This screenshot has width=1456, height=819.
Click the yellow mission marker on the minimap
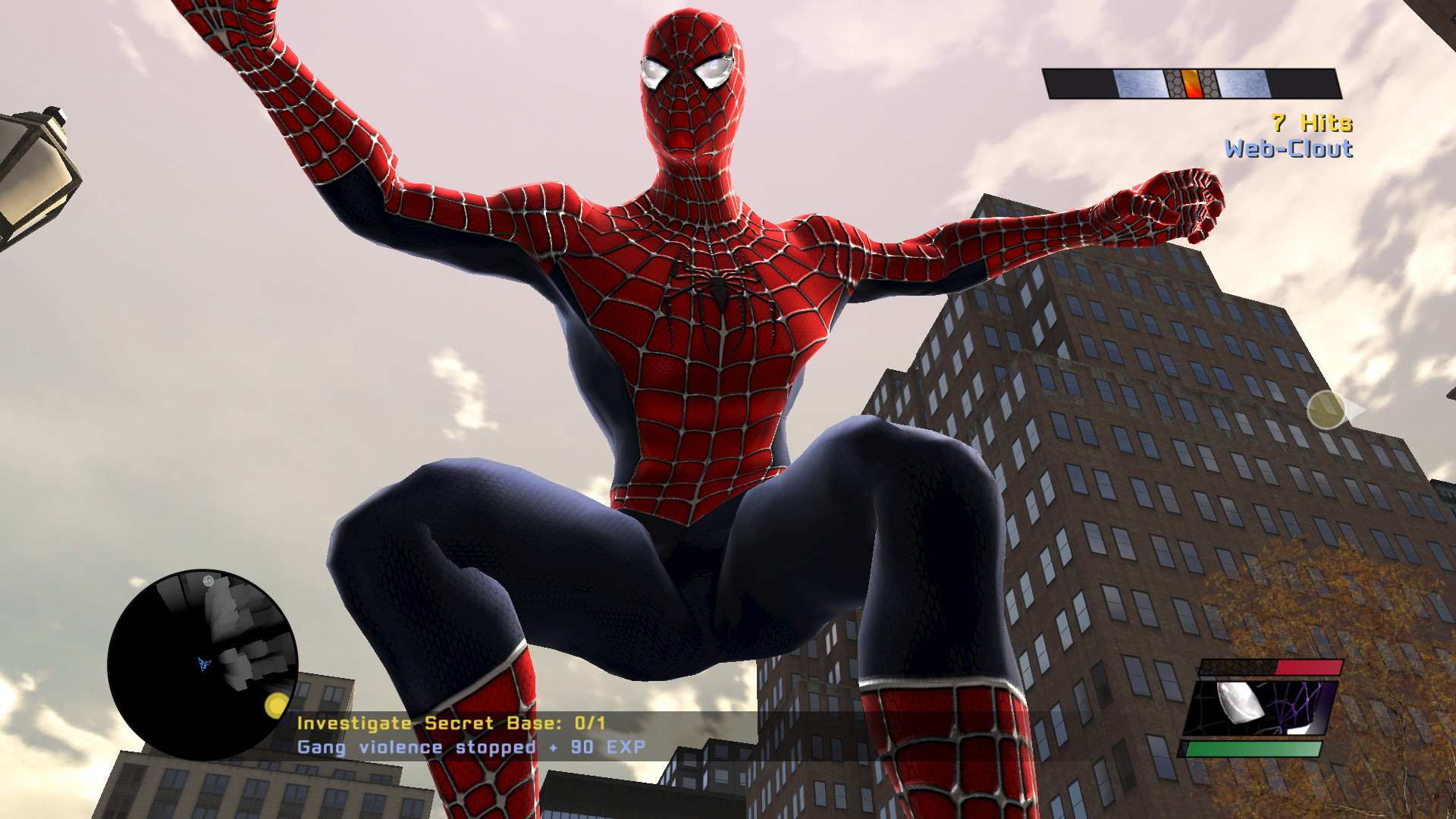click(278, 706)
